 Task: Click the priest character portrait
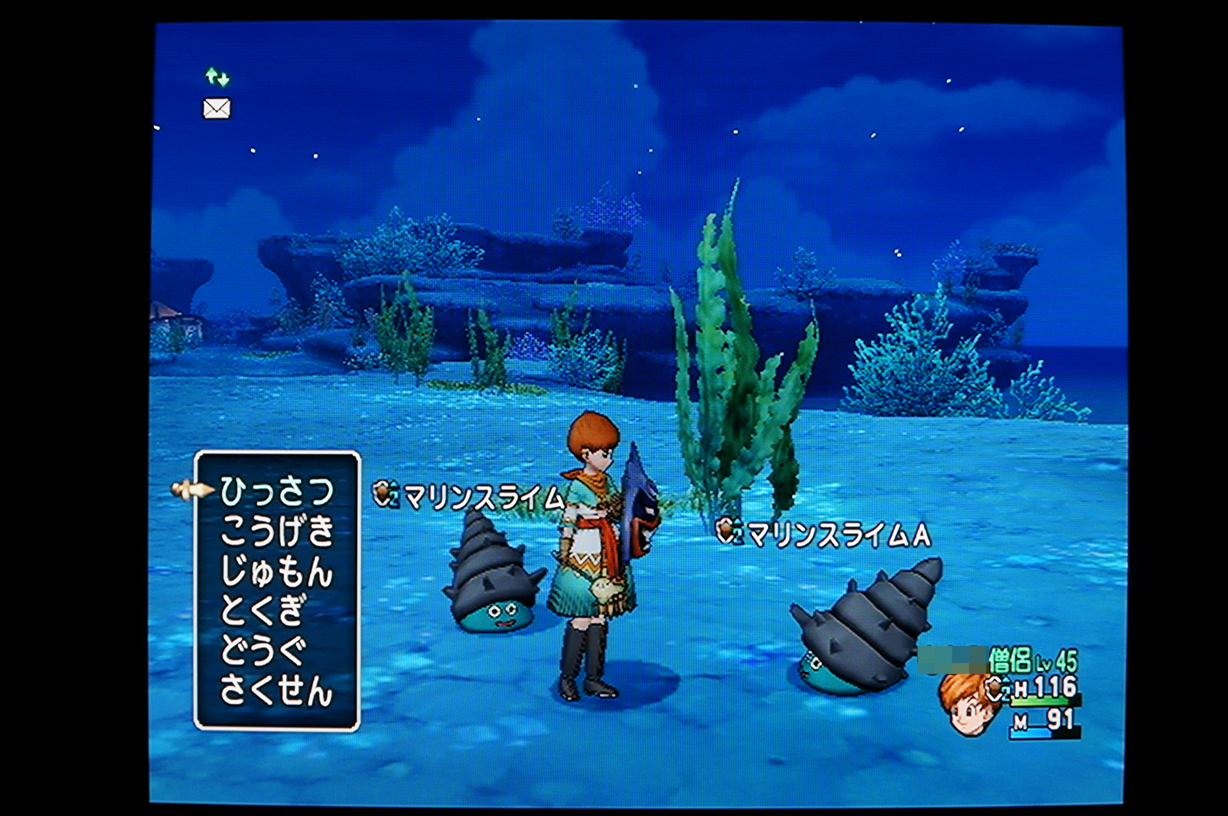pyautogui.click(x=967, y=702)
